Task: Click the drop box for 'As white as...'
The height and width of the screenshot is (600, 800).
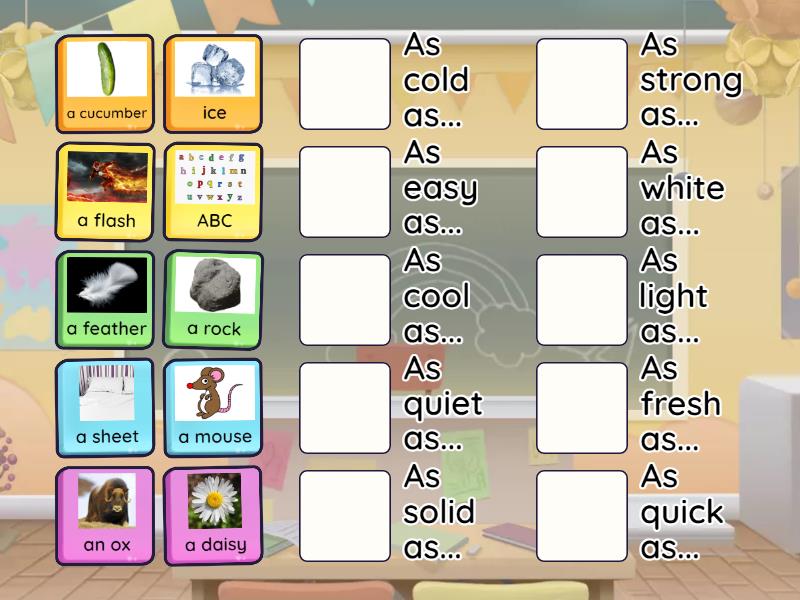Action: click(582, 192)
